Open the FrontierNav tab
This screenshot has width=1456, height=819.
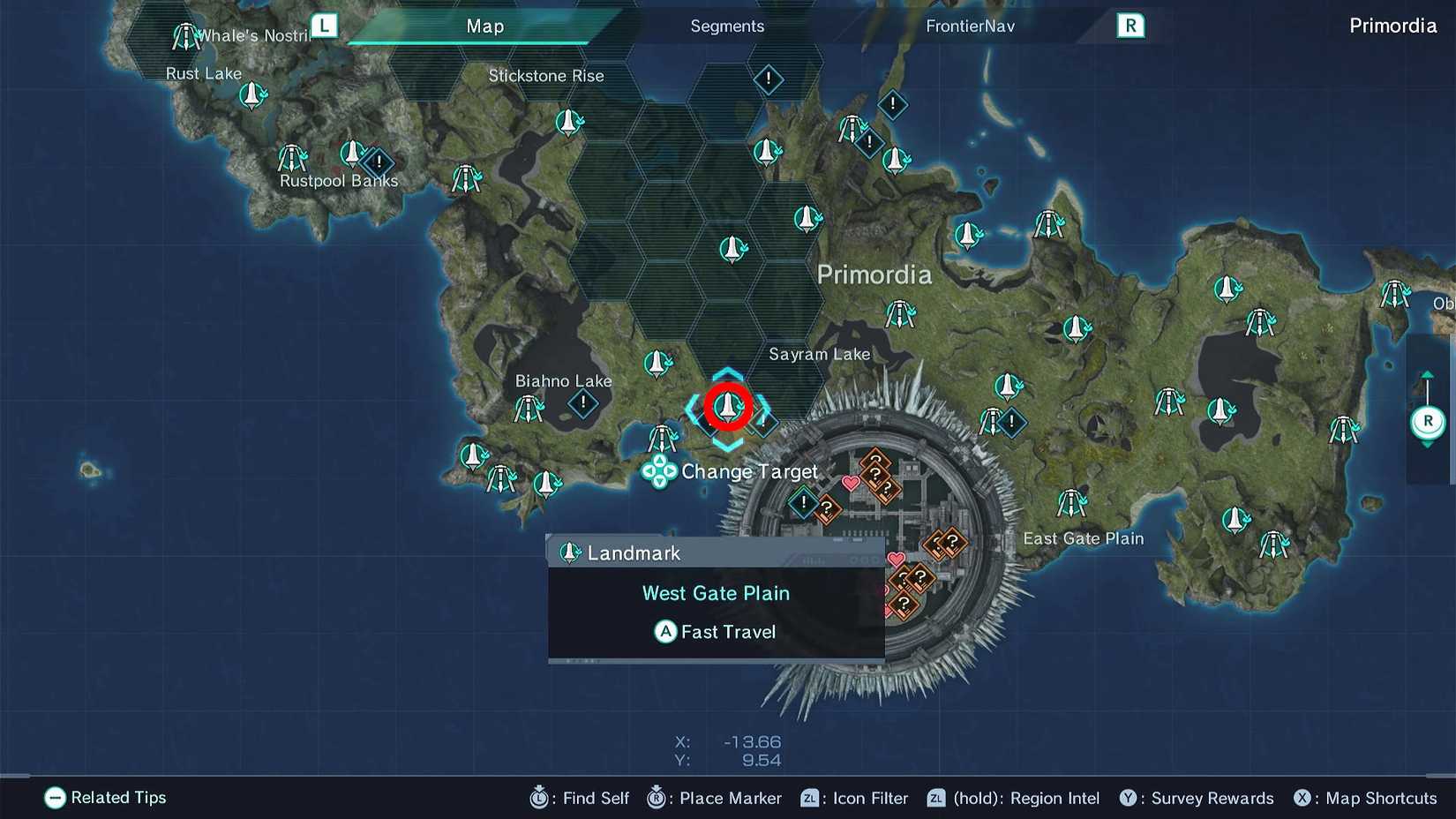click(x=970, y=26)
